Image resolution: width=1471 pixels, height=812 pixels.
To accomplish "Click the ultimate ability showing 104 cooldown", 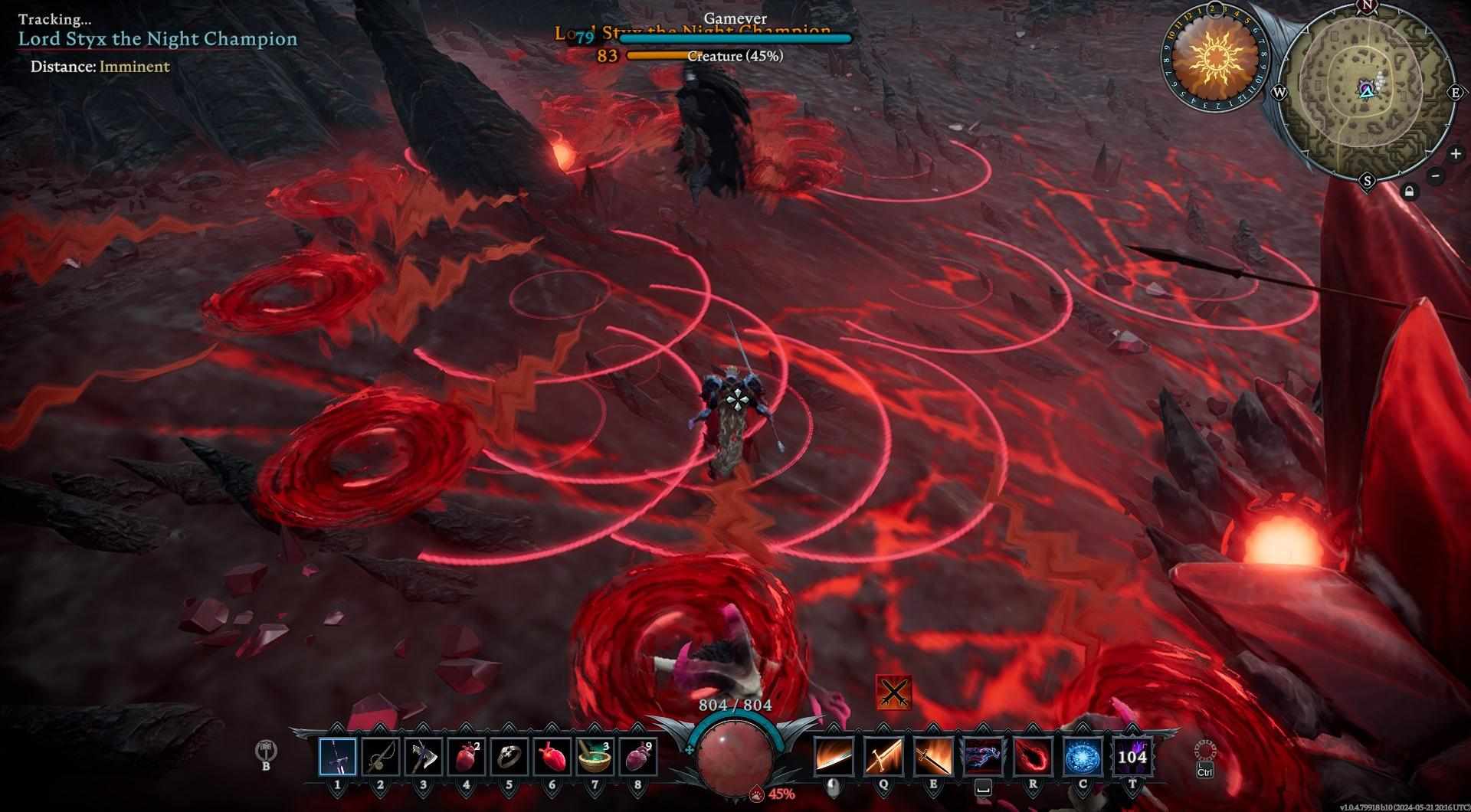I will click(1132, 756).
